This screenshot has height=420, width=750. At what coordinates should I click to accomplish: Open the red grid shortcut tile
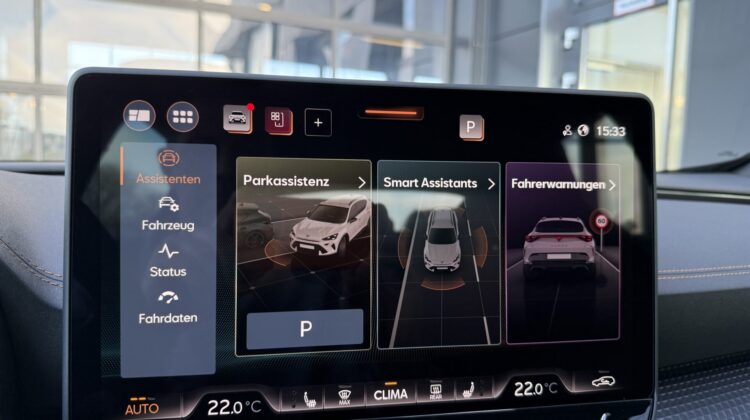click(279, 121)
